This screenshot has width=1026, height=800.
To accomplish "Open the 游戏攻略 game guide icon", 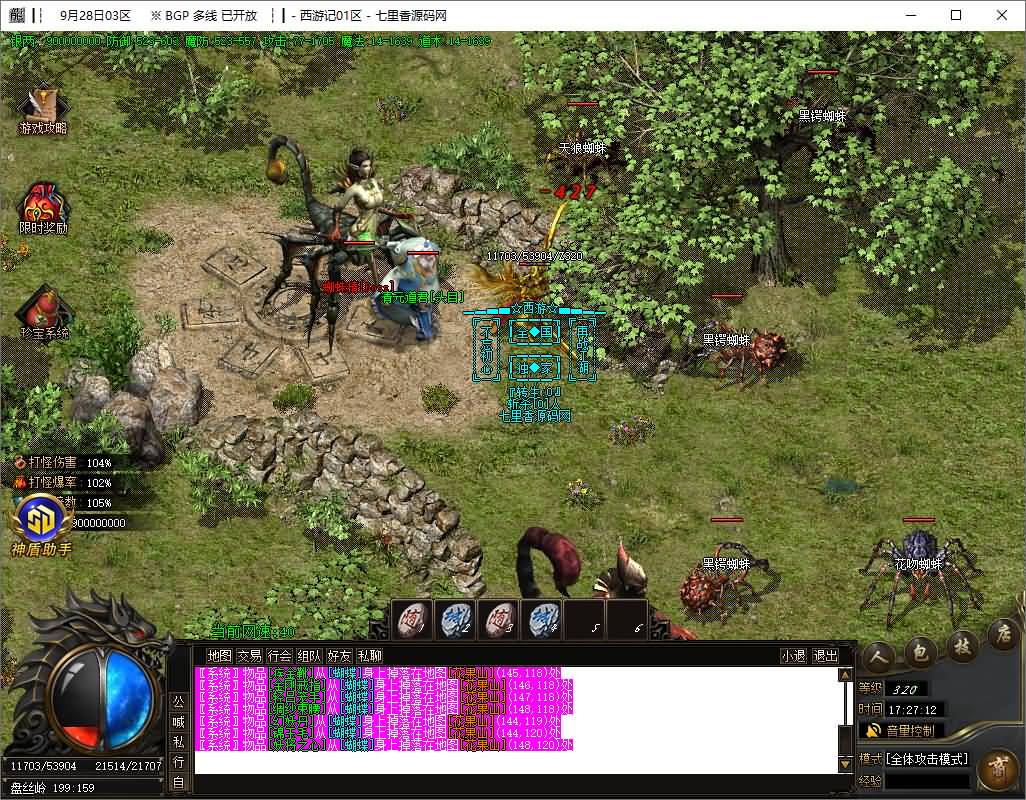I will pyautogui.click(x=43, y=108).
